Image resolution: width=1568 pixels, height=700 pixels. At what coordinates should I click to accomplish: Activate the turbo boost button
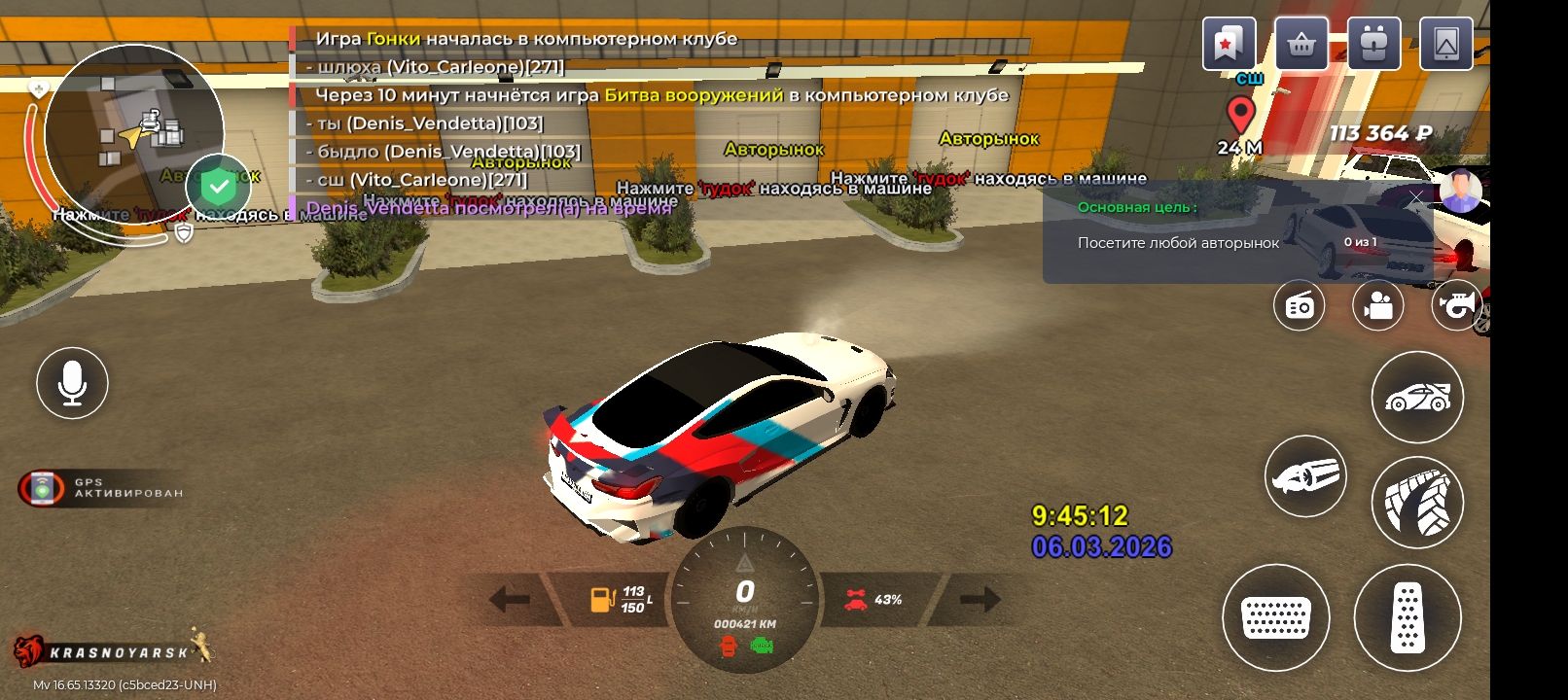tap(1305, 476)
